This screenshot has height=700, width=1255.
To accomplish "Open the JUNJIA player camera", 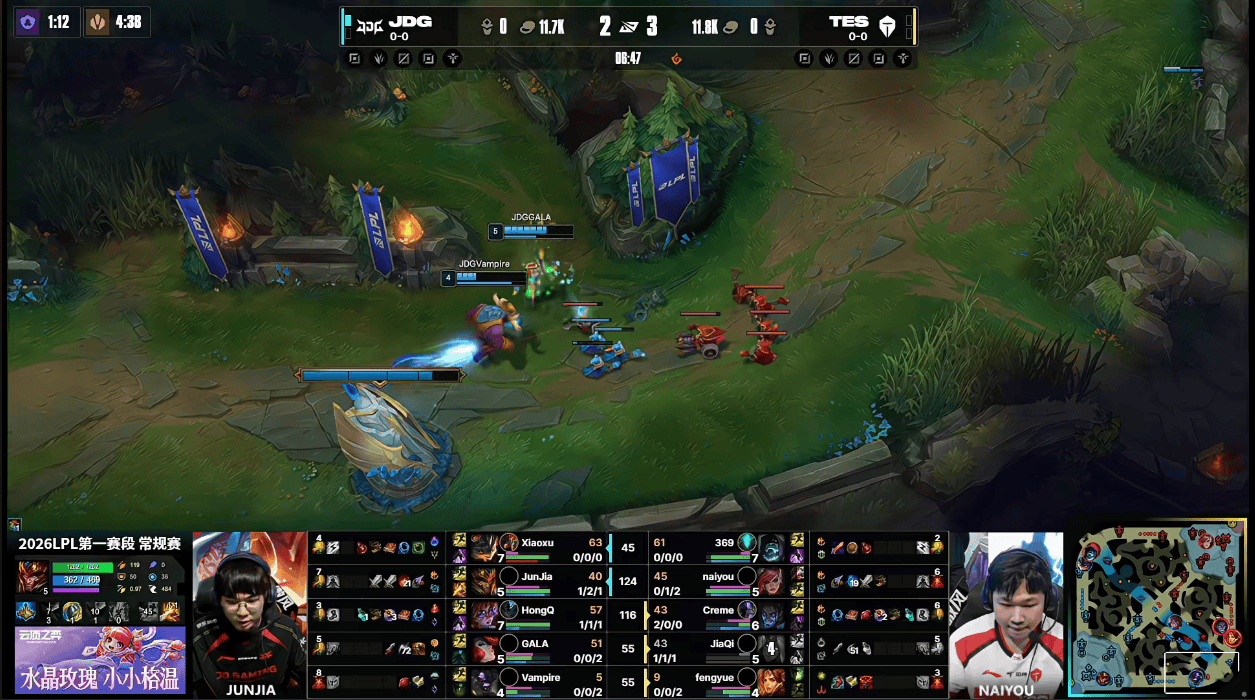I will pos(249,613).
